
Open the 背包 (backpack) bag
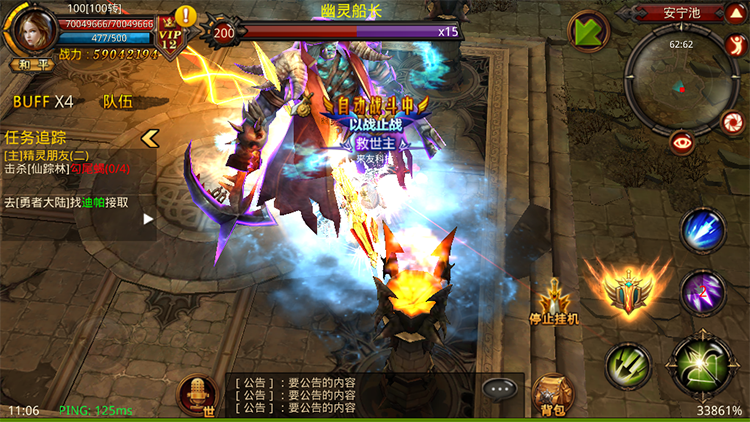(x=550, y=395)
